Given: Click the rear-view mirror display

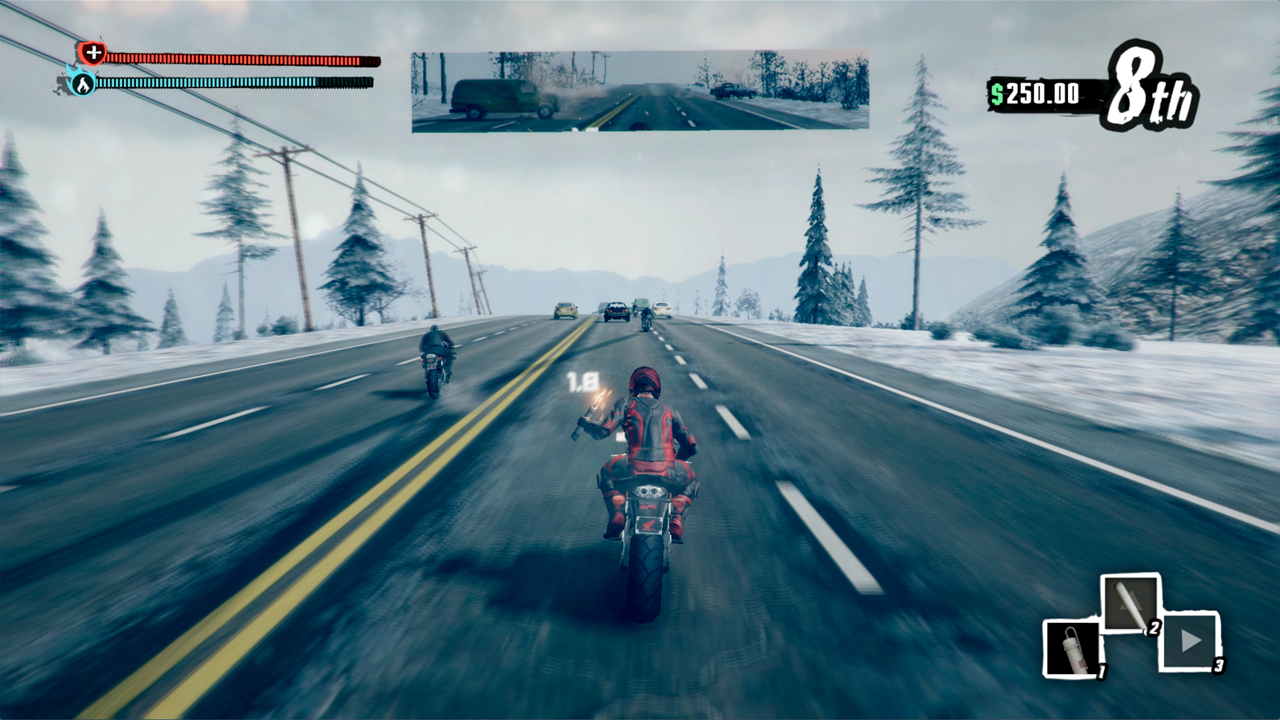Looking at the screenshot, I should point(640,92).
